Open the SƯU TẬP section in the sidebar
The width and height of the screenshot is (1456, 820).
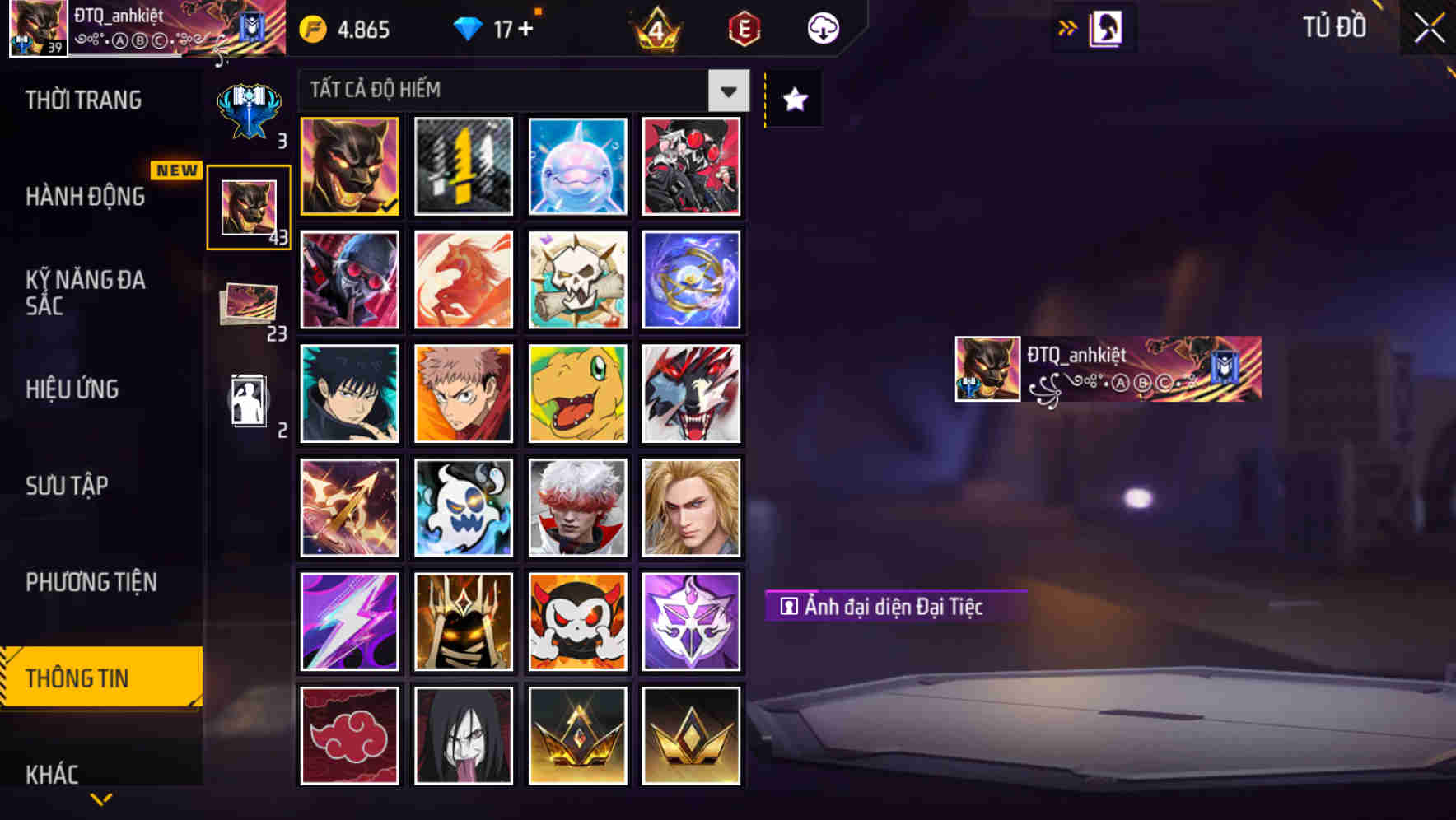pos(68,487)
